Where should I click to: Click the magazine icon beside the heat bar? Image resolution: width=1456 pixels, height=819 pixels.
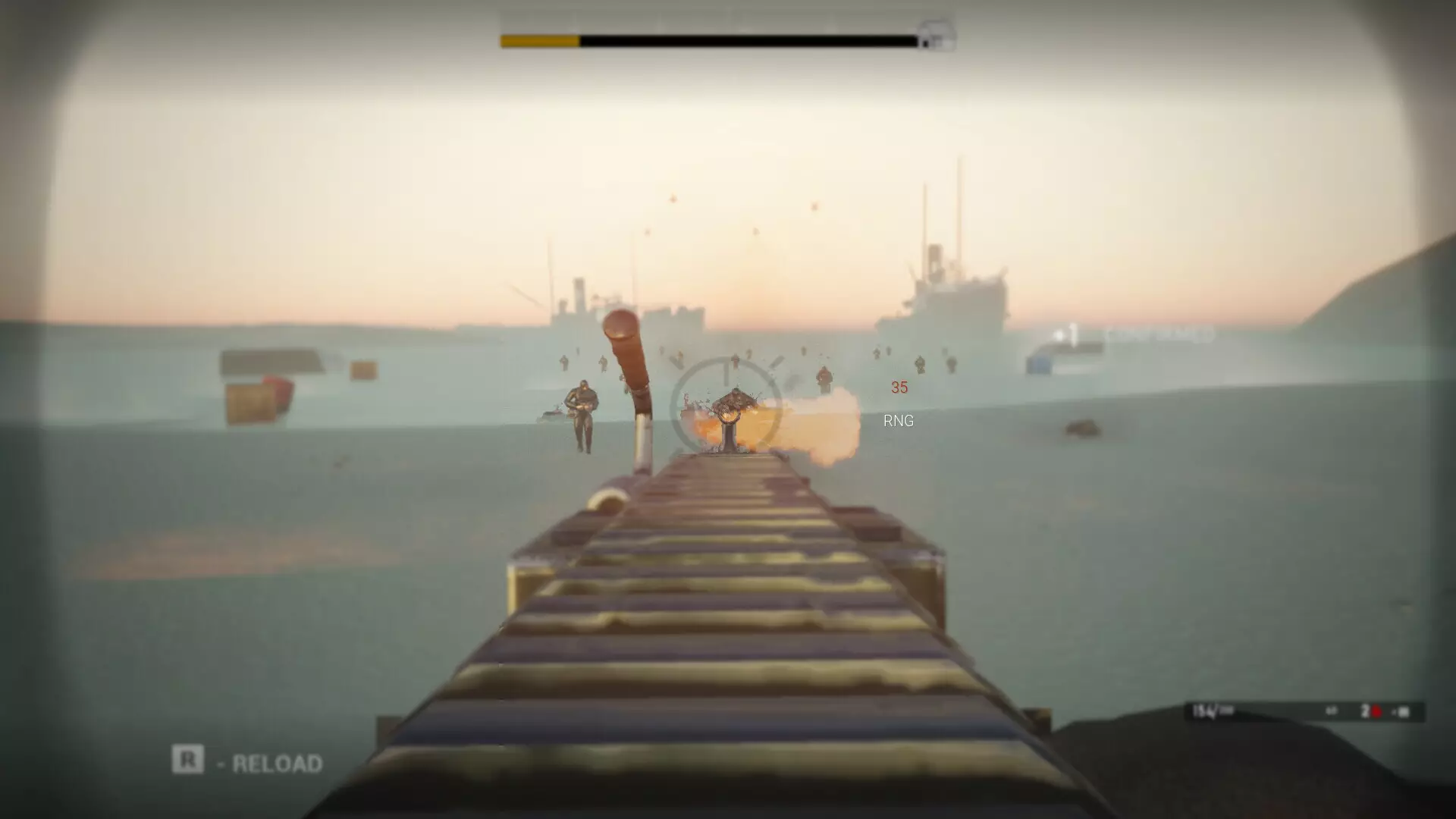tap(934, 33)
